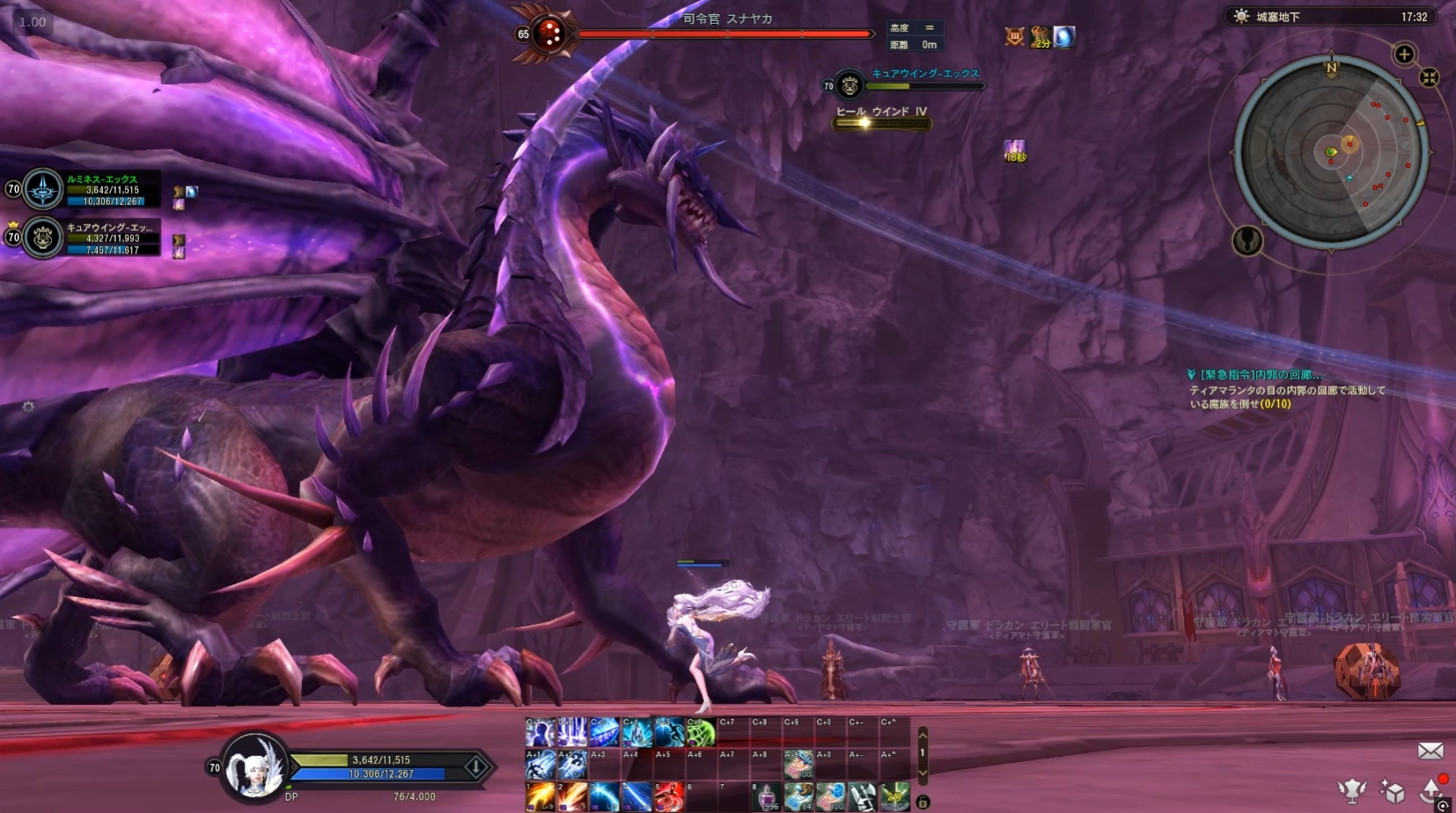Click the minimap collapse arrows button
Screen dimensions: 1456x813
1430,77
